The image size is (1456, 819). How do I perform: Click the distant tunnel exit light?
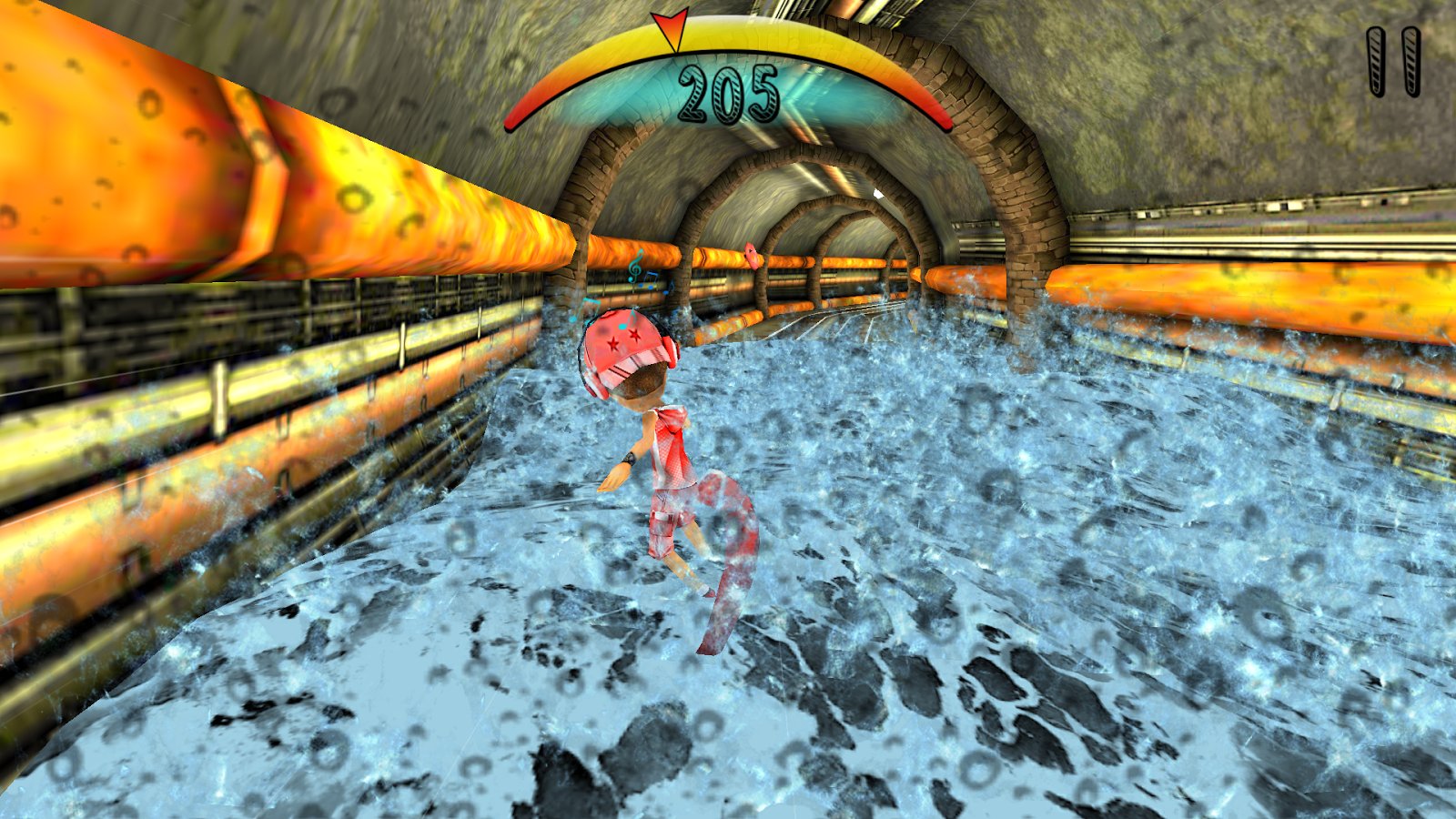878,194
